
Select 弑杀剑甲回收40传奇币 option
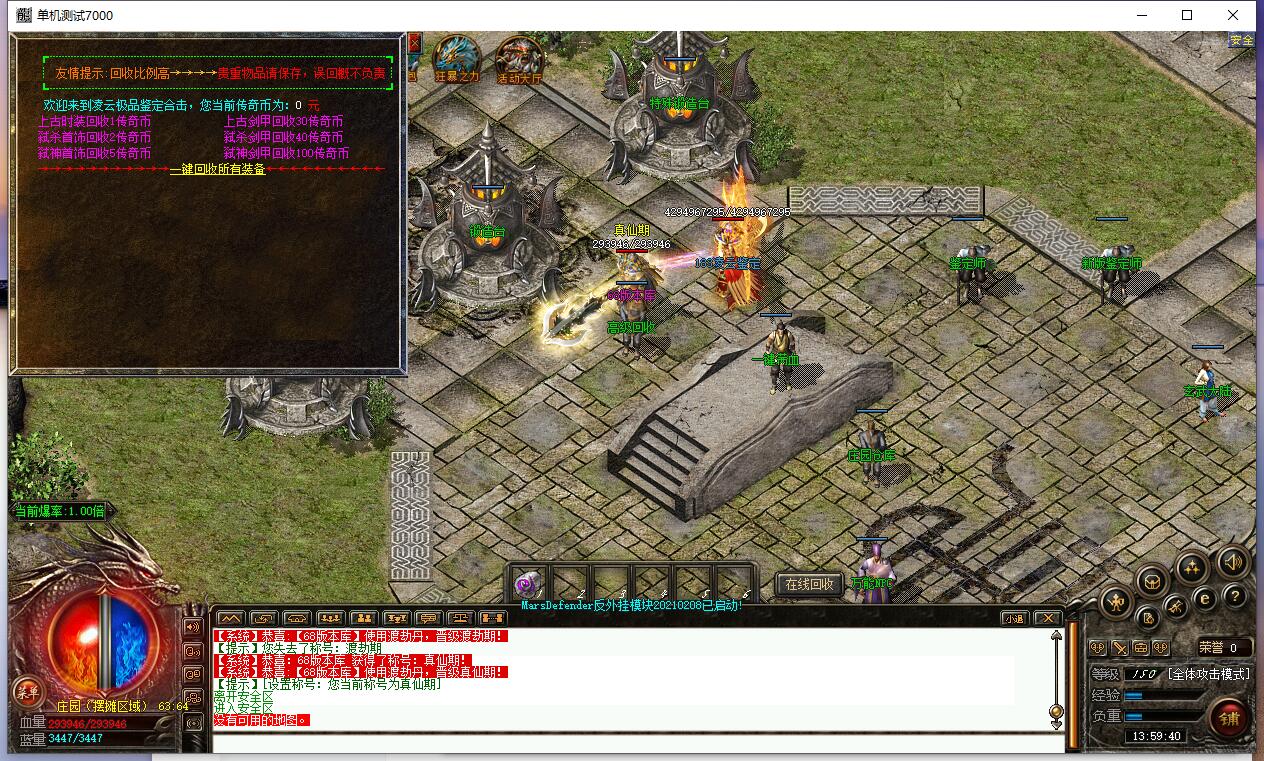(283, 137)
